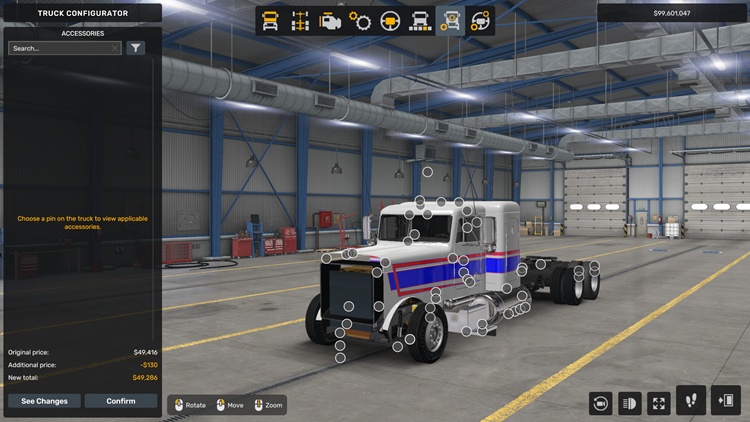Toggle the truck headlights
The width and height of the screenshot is (750, 422).
point(630,403)
